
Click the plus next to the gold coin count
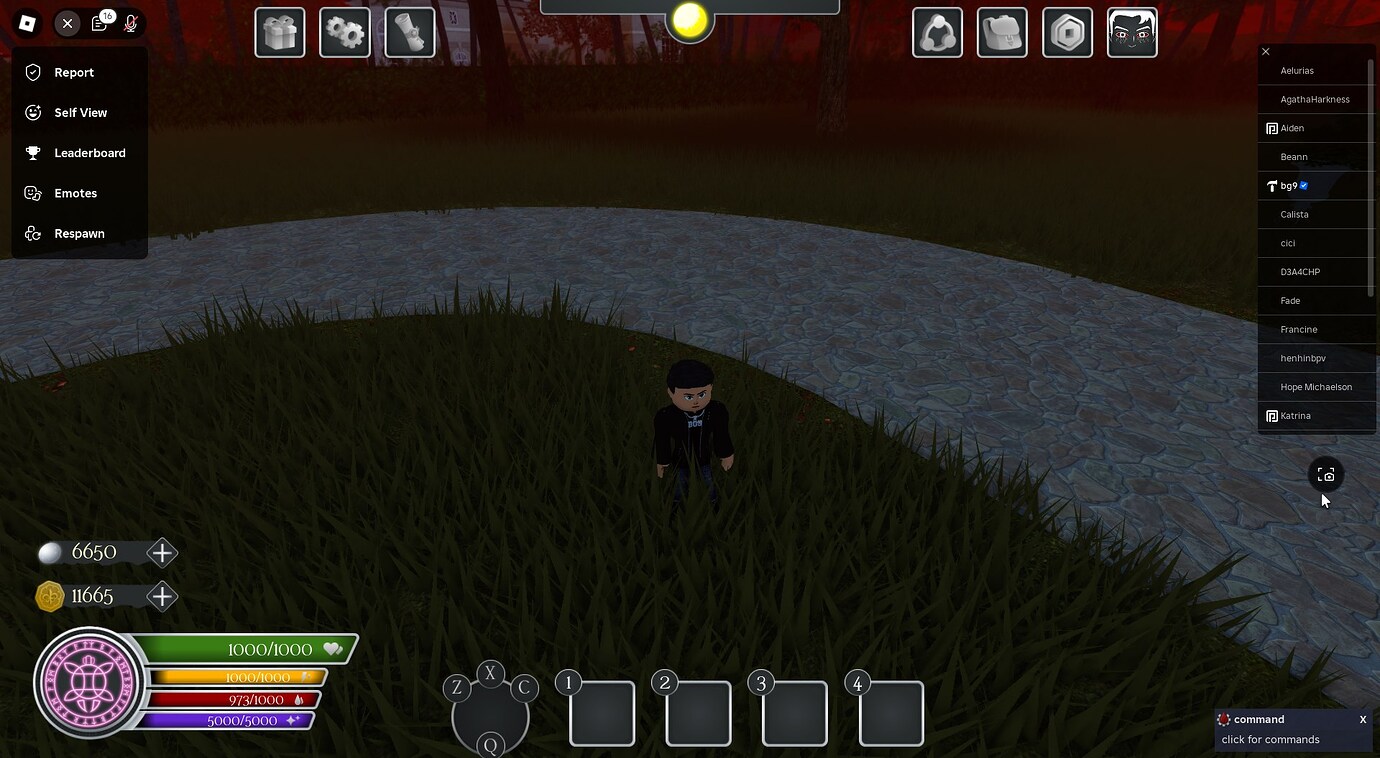click(x=162, y=595)
